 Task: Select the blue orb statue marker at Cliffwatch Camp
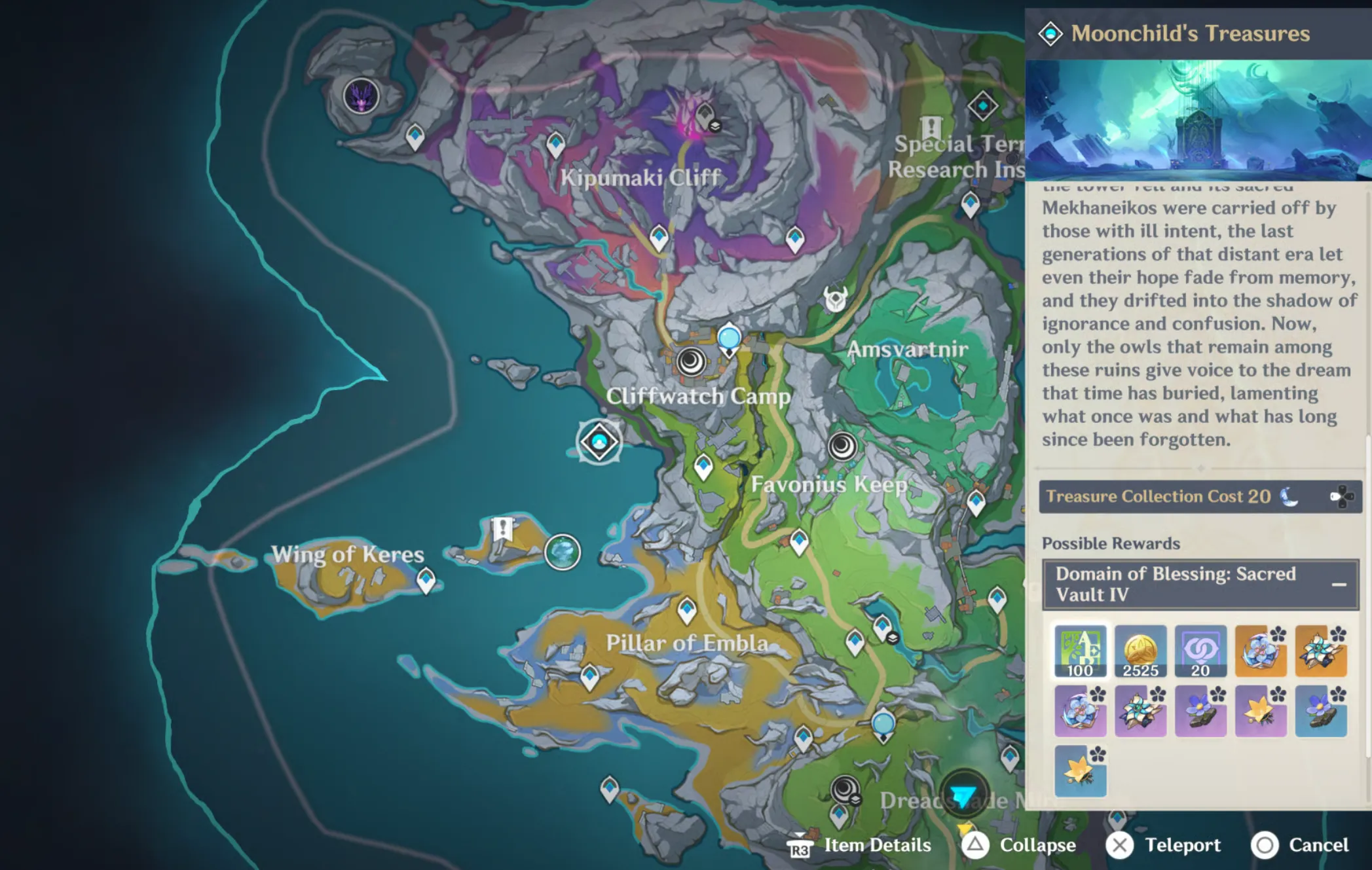(x=729, y=339)
